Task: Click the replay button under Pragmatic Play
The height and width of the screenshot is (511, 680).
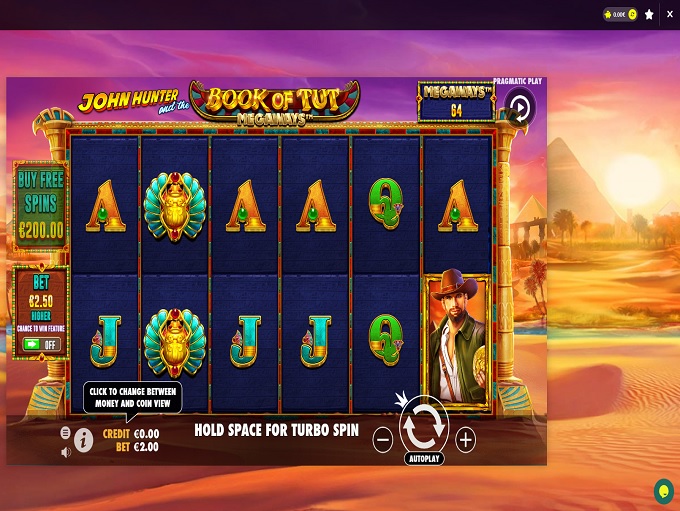Action: (519, 109)
